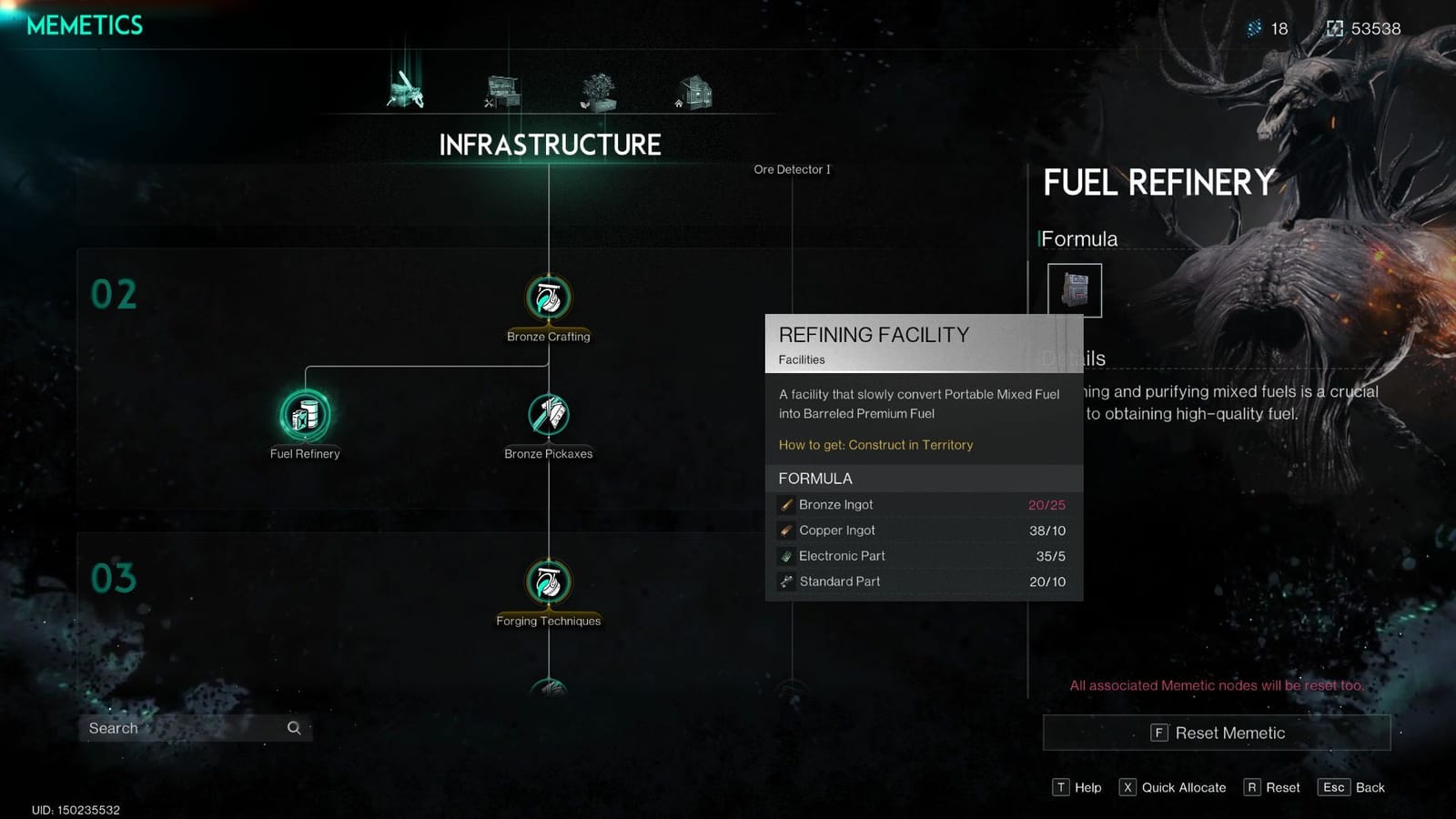Click the Copper Ingot icon
The width and height of the screenshot is (1456, 819).
pyautogui.click(x=785, y=530)
